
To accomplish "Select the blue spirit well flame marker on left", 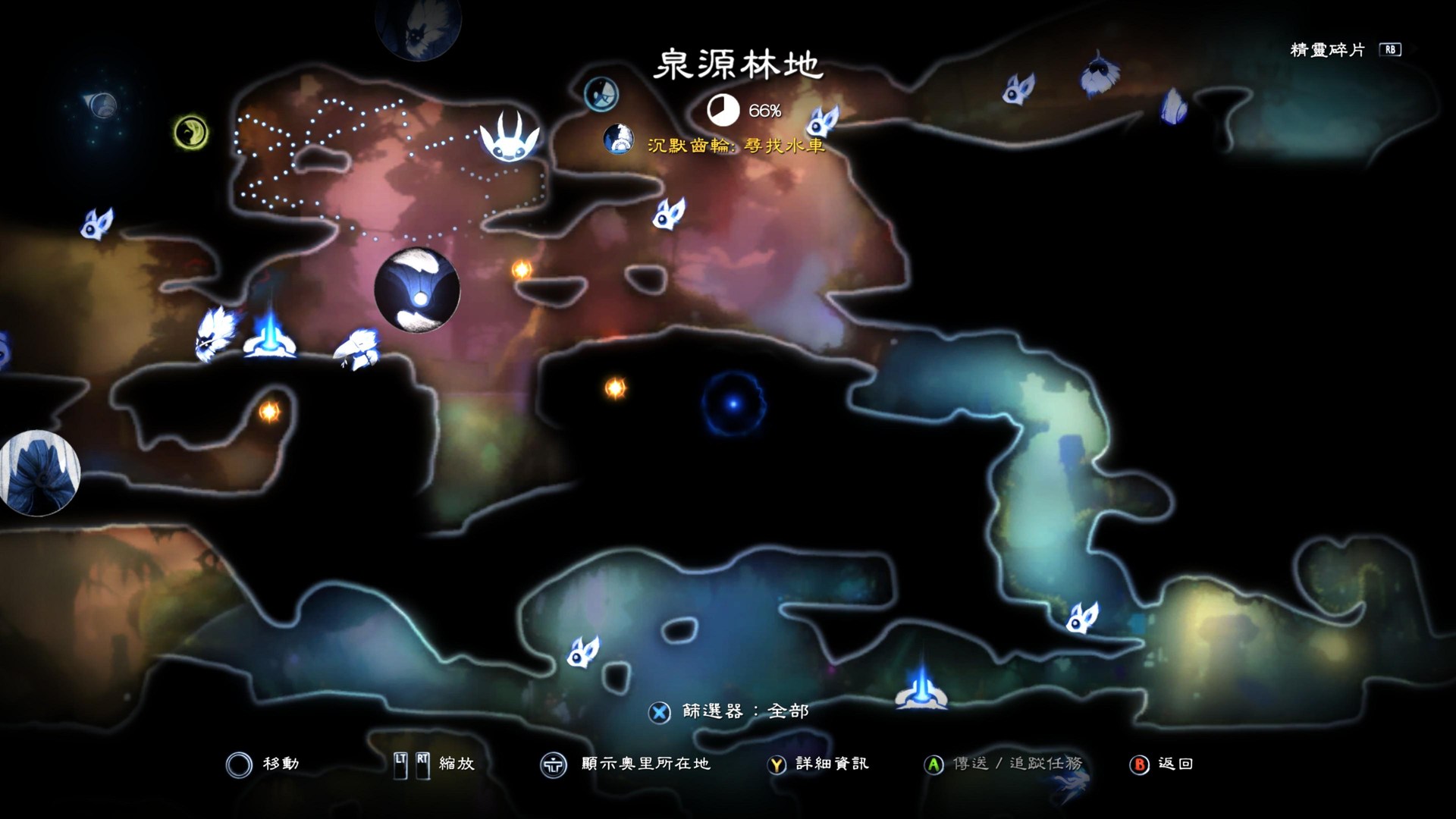I will pyautogui.click(x=269, y=343).
